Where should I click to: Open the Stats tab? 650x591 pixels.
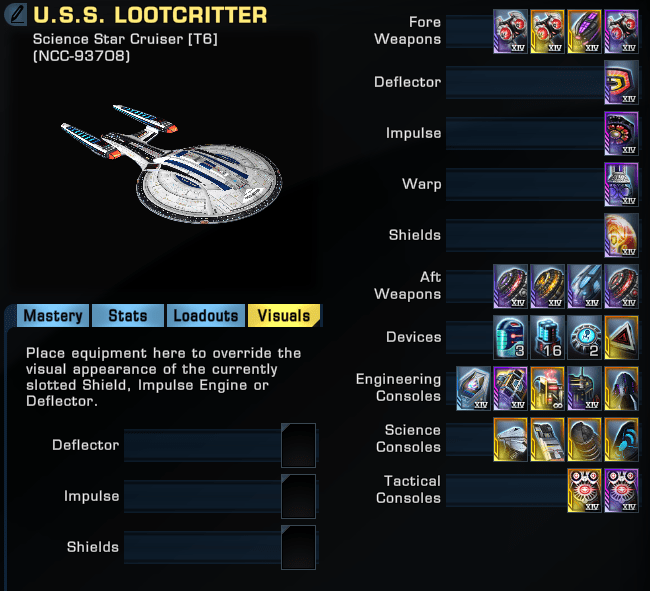(x=128, y=316)
